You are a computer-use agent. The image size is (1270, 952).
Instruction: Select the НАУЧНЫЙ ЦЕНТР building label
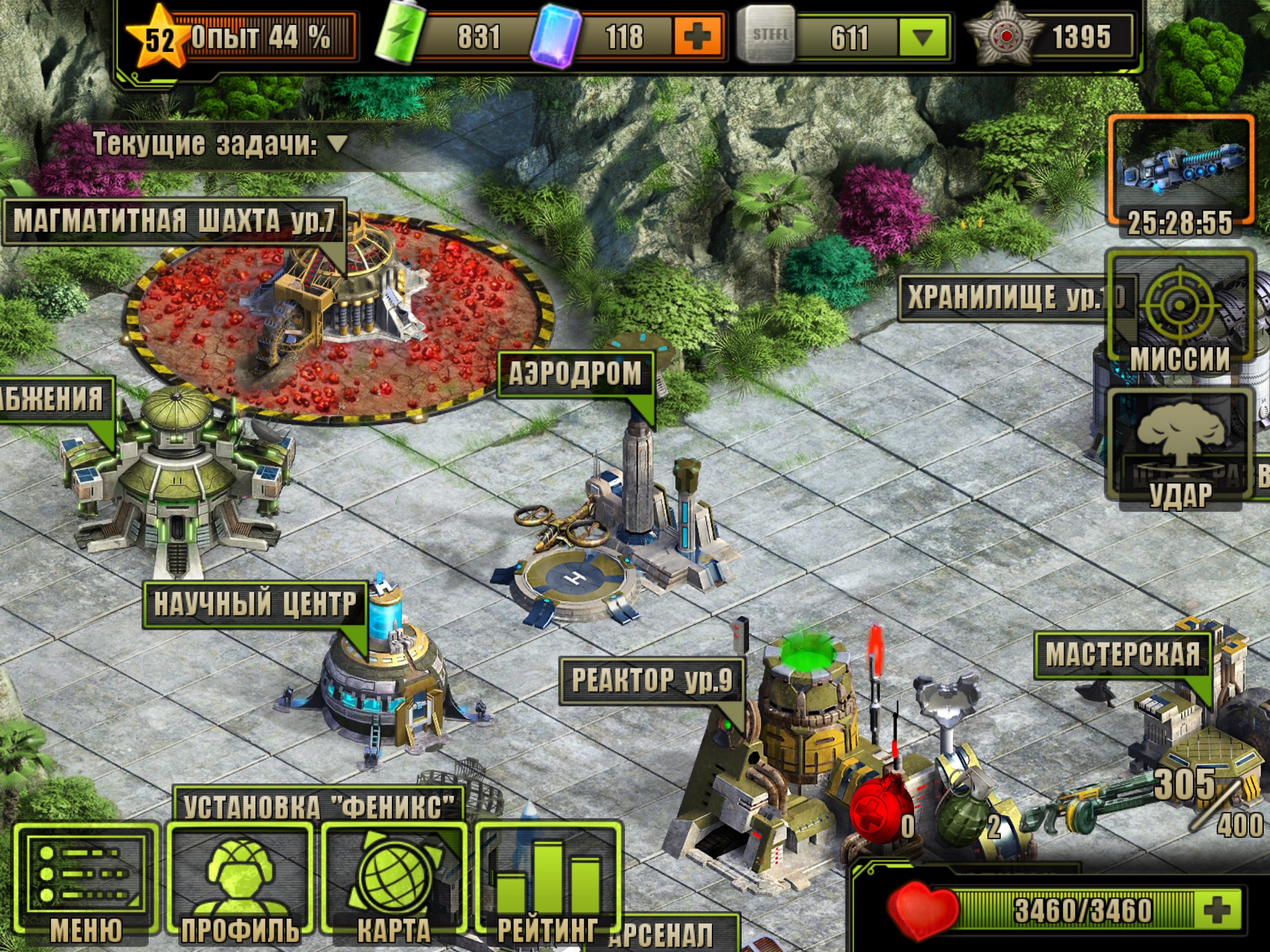click(255, 604)
